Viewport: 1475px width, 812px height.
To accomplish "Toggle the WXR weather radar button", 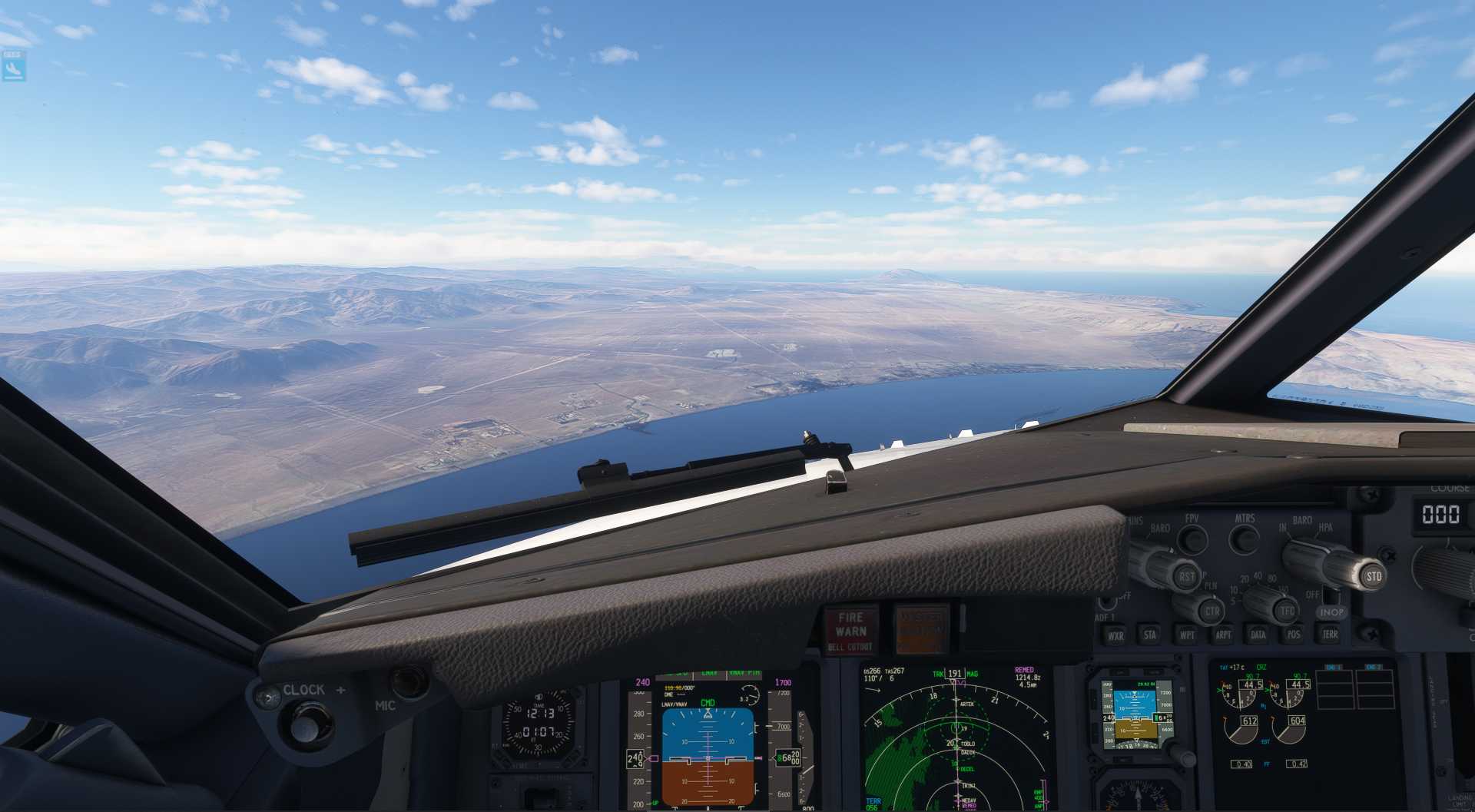I will 1115,635.
